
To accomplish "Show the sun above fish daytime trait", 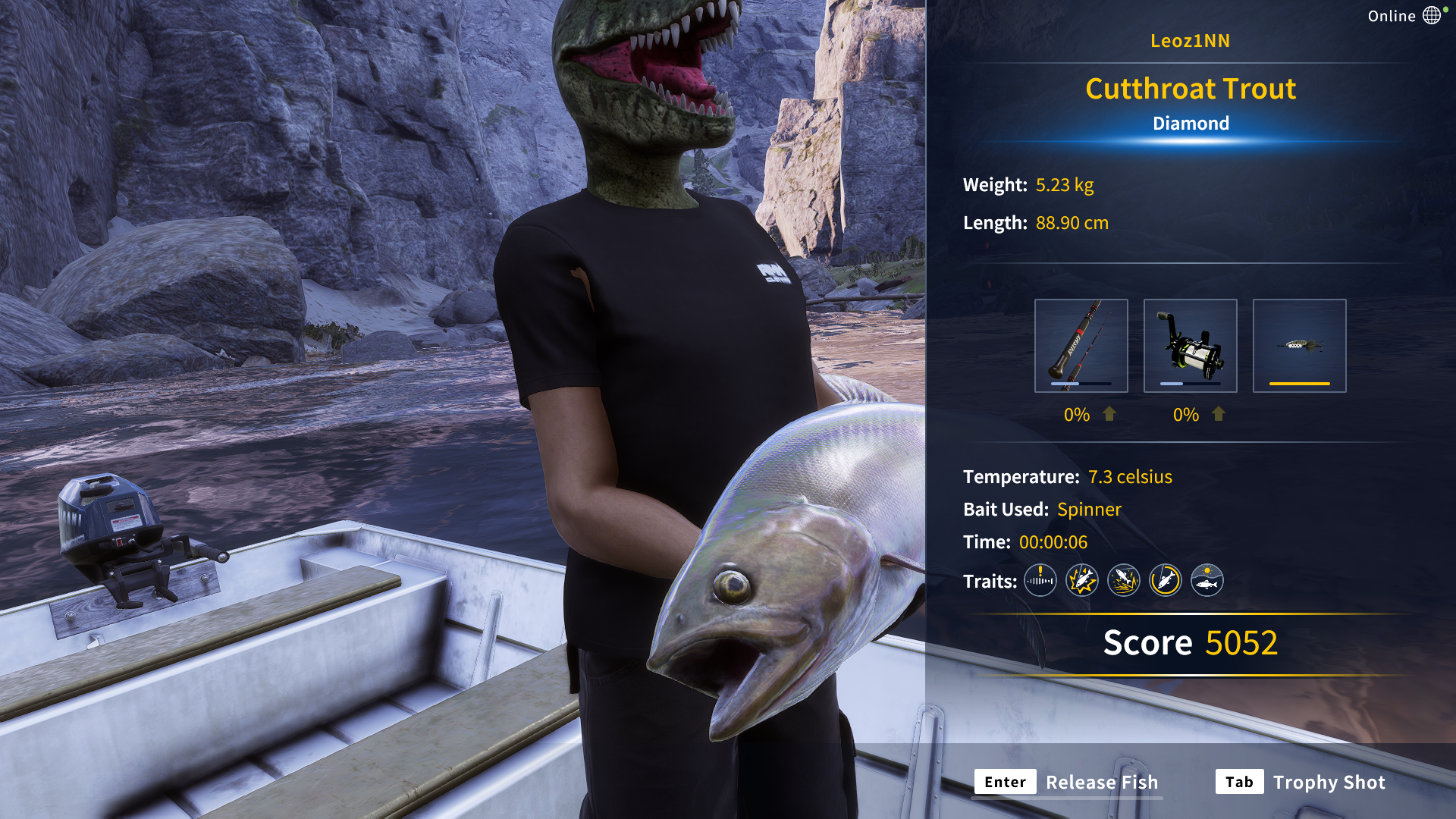I will (x=1207, y=581).
